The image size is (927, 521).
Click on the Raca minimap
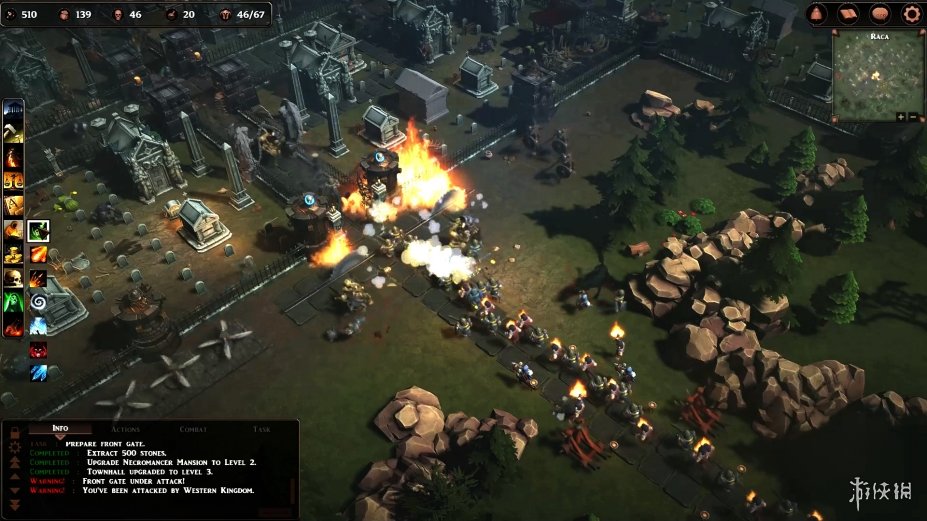876,78
